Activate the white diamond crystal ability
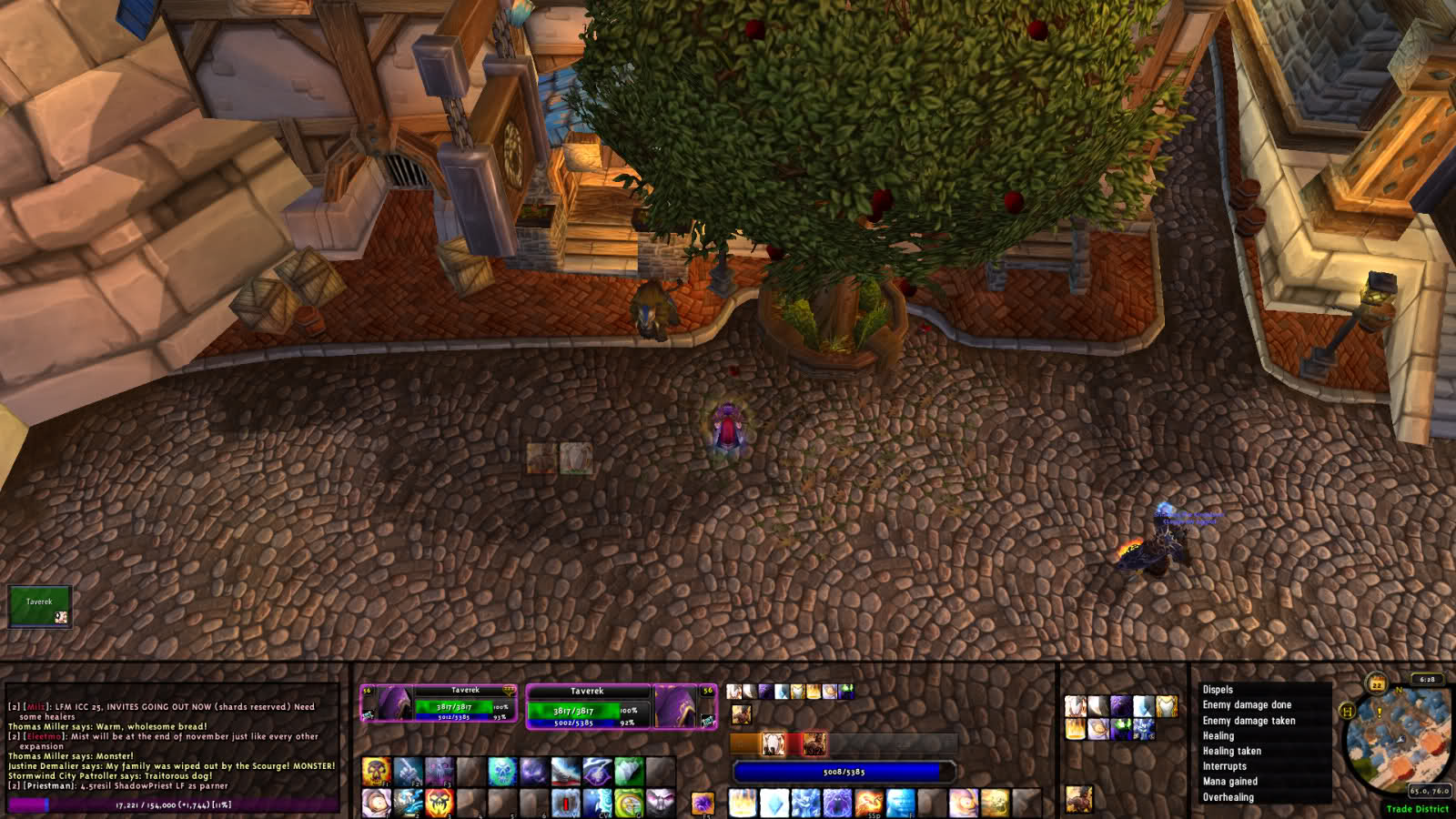This screenshot has height=819, width=1456. pyautogui.click(x=774, y=804)
